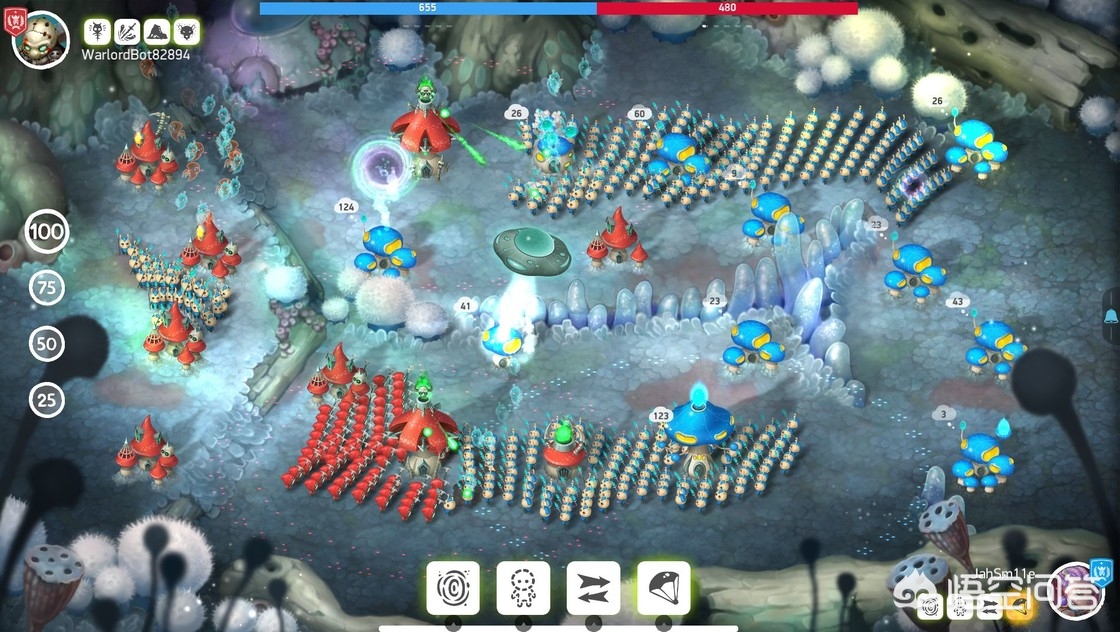Open WarlordBot82894's skull avatar
This screenshot has height=632, width=1120.
(x=41, y=38)
